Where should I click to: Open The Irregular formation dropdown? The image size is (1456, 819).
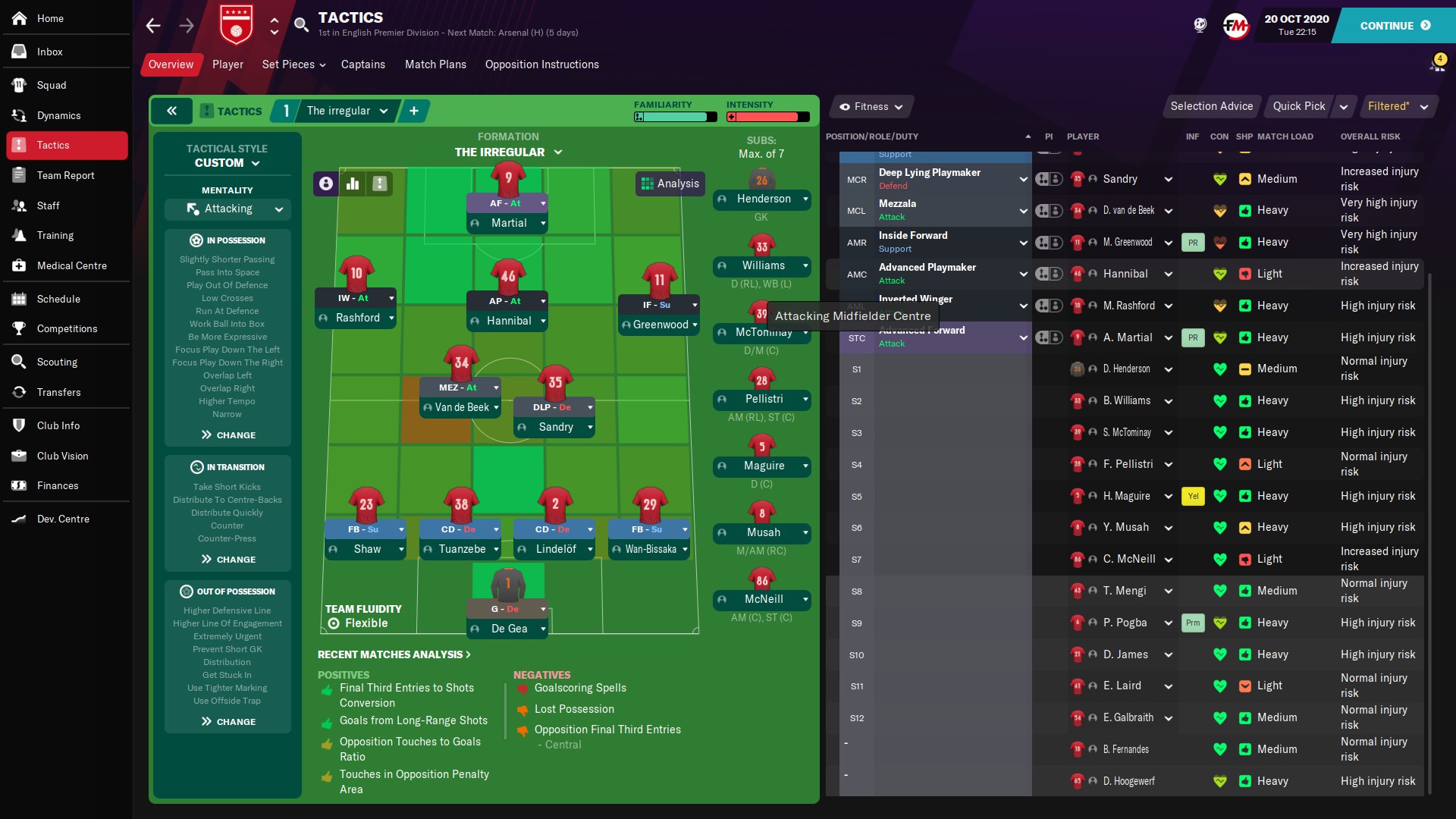(x=508, y=152)
